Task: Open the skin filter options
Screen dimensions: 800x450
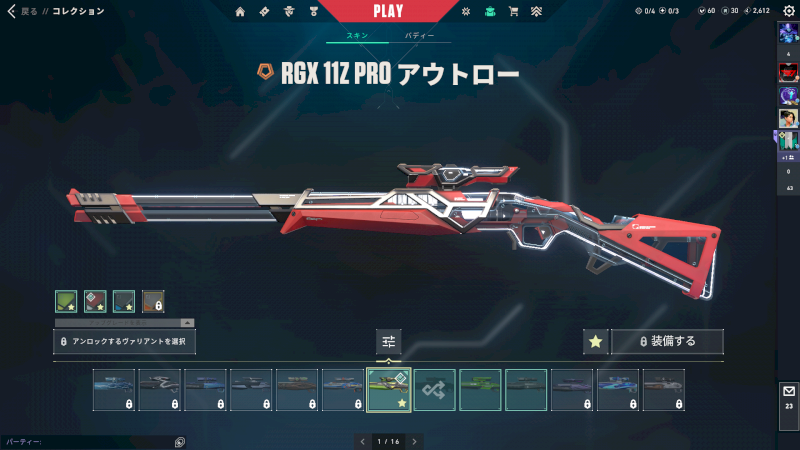Action: [389, 342]
